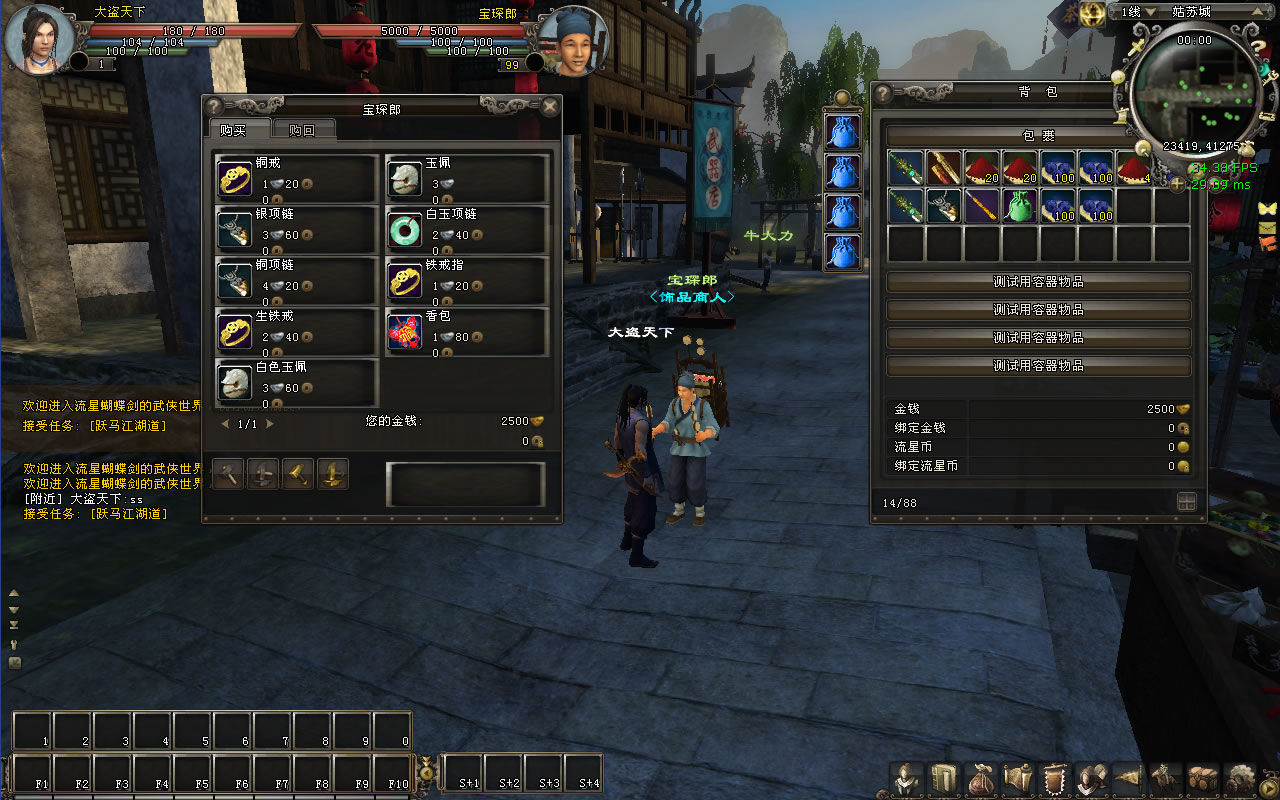Go to the next shop page arrow
This screenshot has width=1280, height=800.
tap(269, 424)
